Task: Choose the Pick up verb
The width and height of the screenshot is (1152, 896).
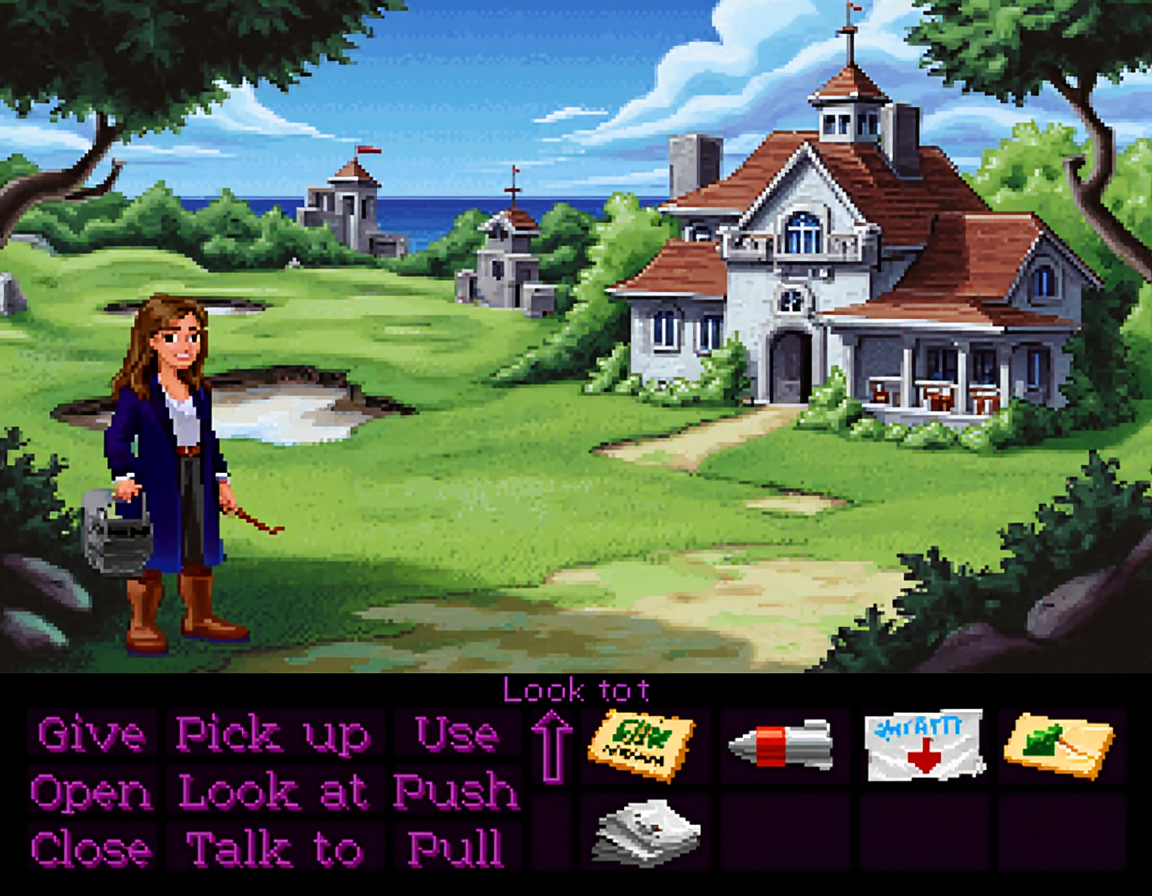Action: (273, 735)
